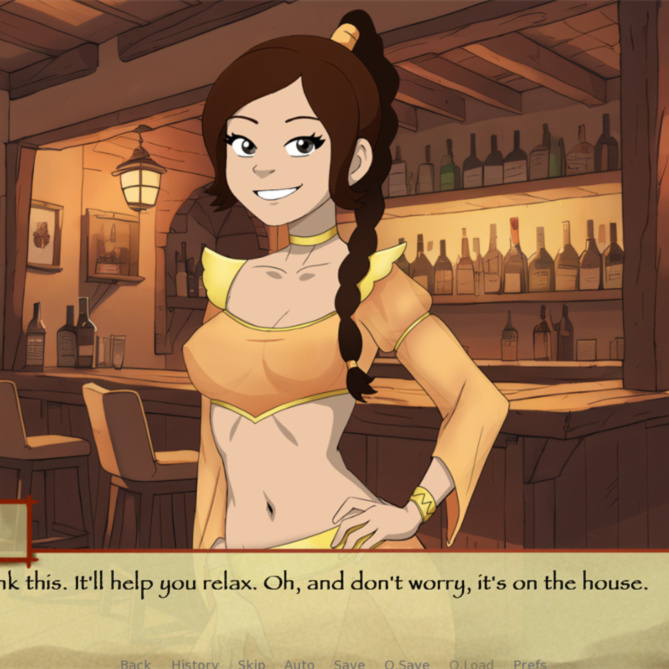Quick load with Q.Load
Viewport: 669px width, 669px height.
point(471,663)
